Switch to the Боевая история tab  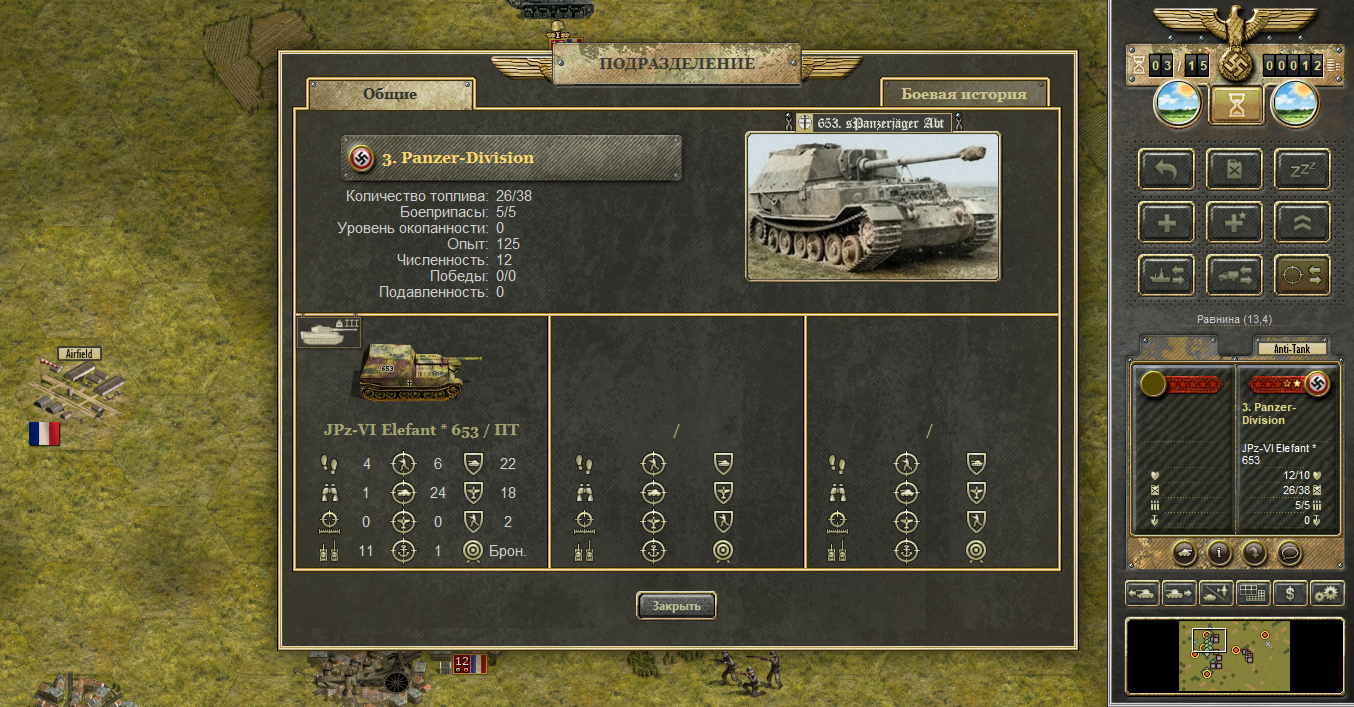964,94
